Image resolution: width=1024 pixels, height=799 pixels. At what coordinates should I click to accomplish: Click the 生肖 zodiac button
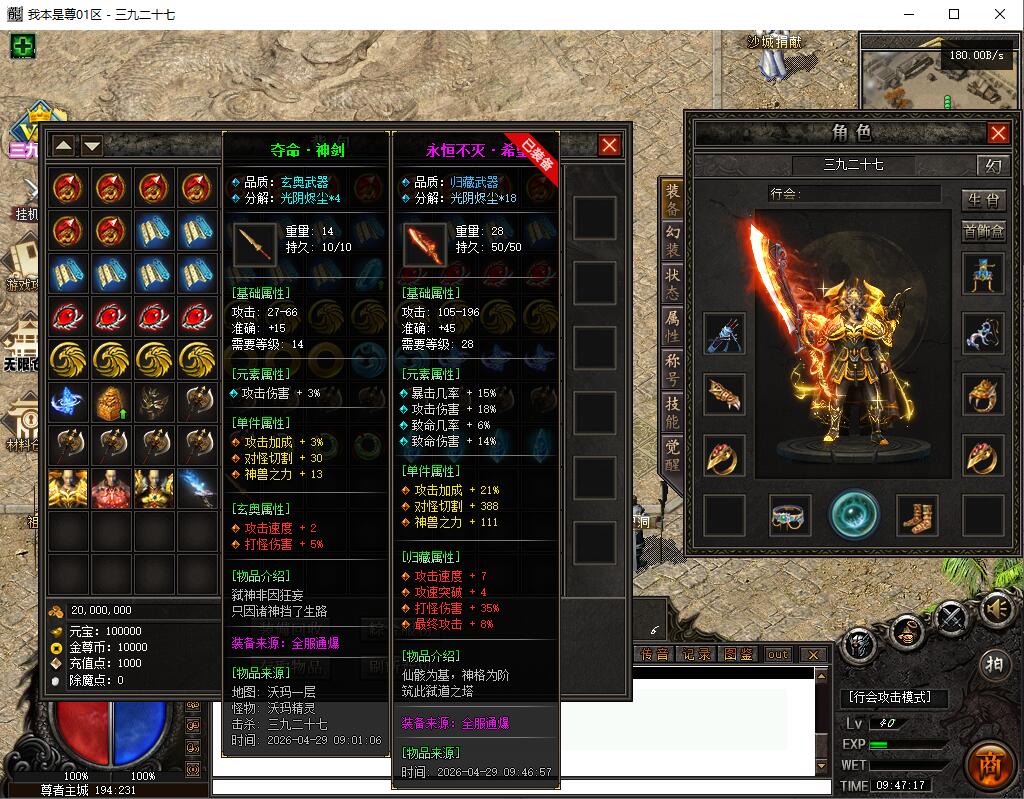(x=983, y=200)
